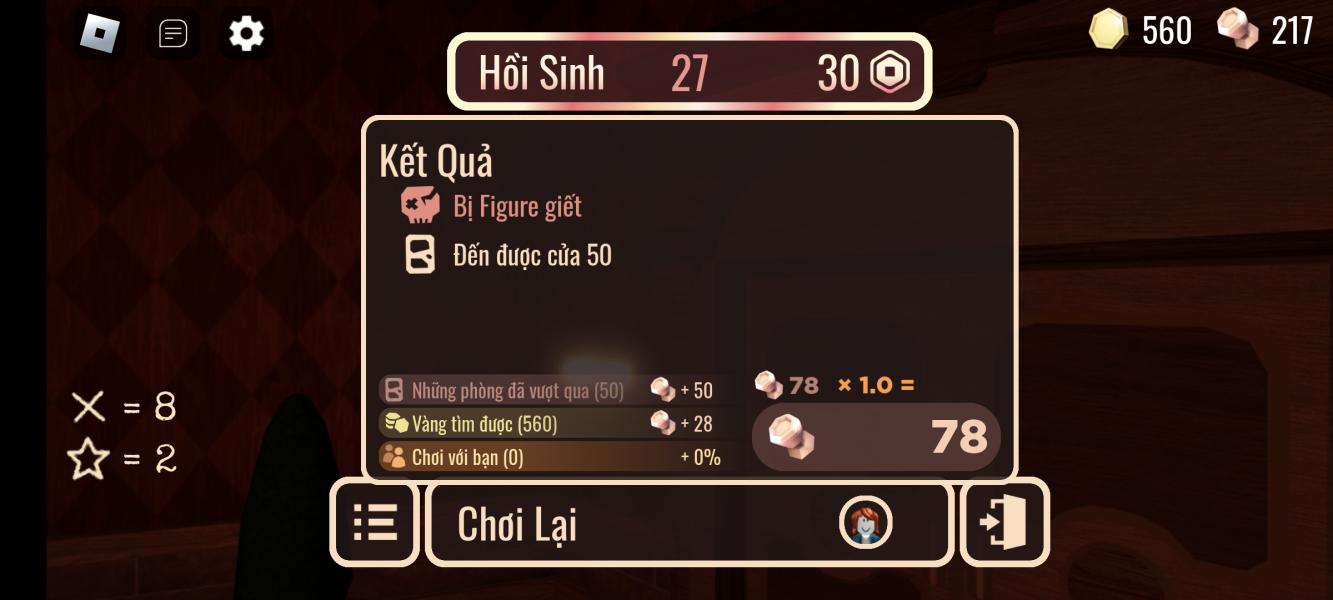Image resolution: width=1333 pixels, height=600 pixels.
Task: Buy a revive with the Hồi Sinh button
Action: click(x=689, y=72)
